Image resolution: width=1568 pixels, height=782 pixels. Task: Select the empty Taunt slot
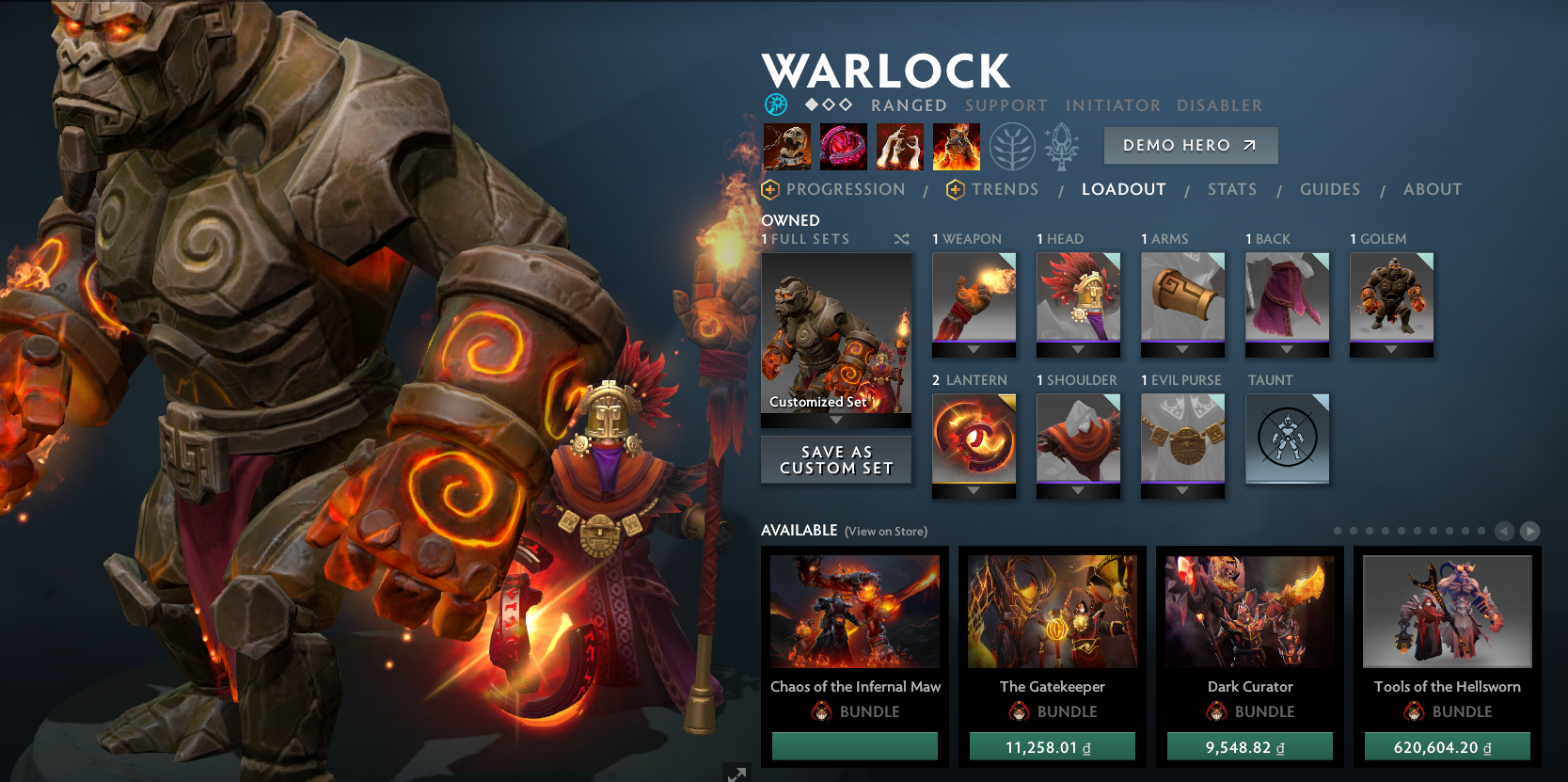coord(1287,439)
